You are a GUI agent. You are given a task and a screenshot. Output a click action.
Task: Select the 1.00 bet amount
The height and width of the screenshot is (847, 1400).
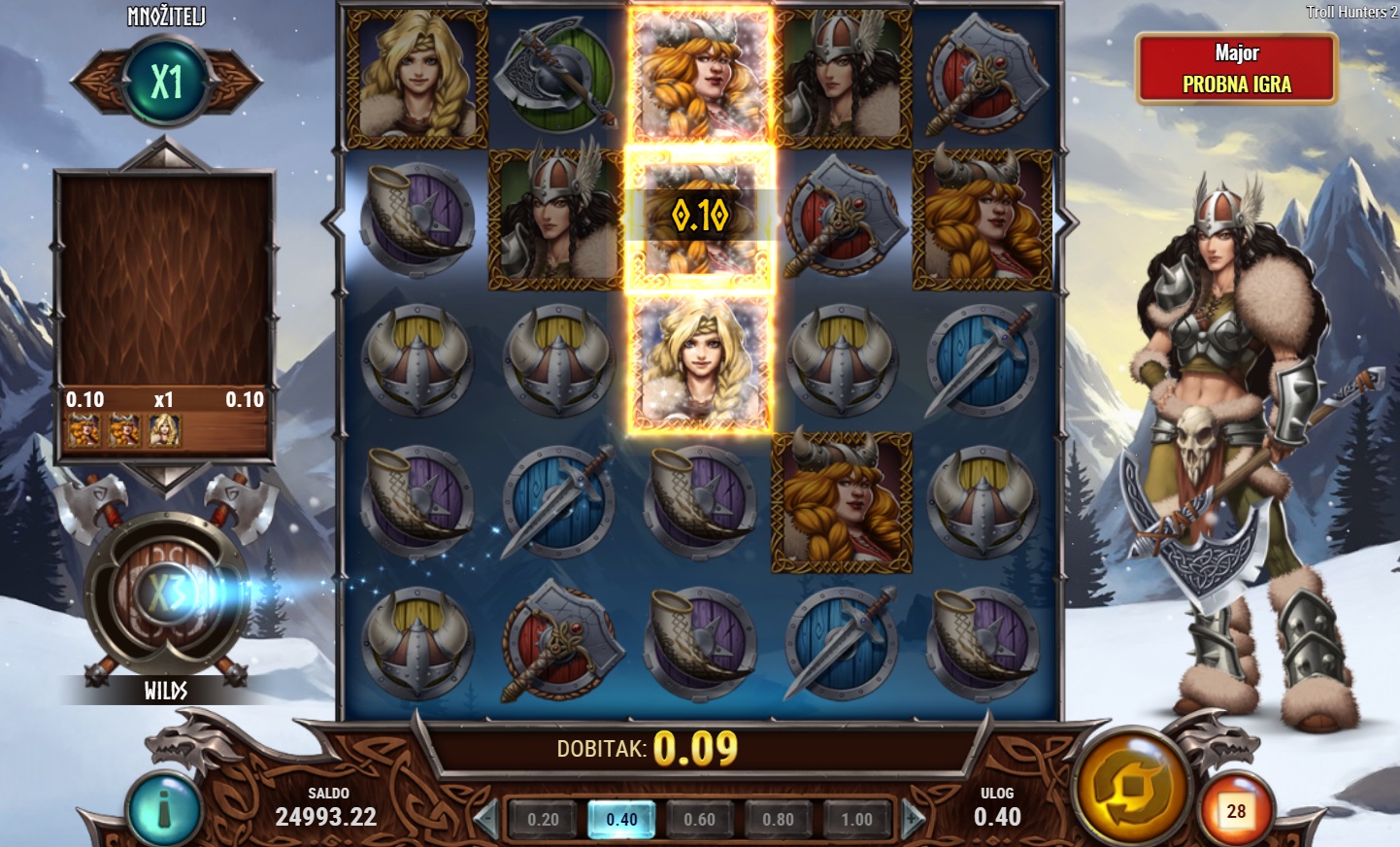[856, 820]
